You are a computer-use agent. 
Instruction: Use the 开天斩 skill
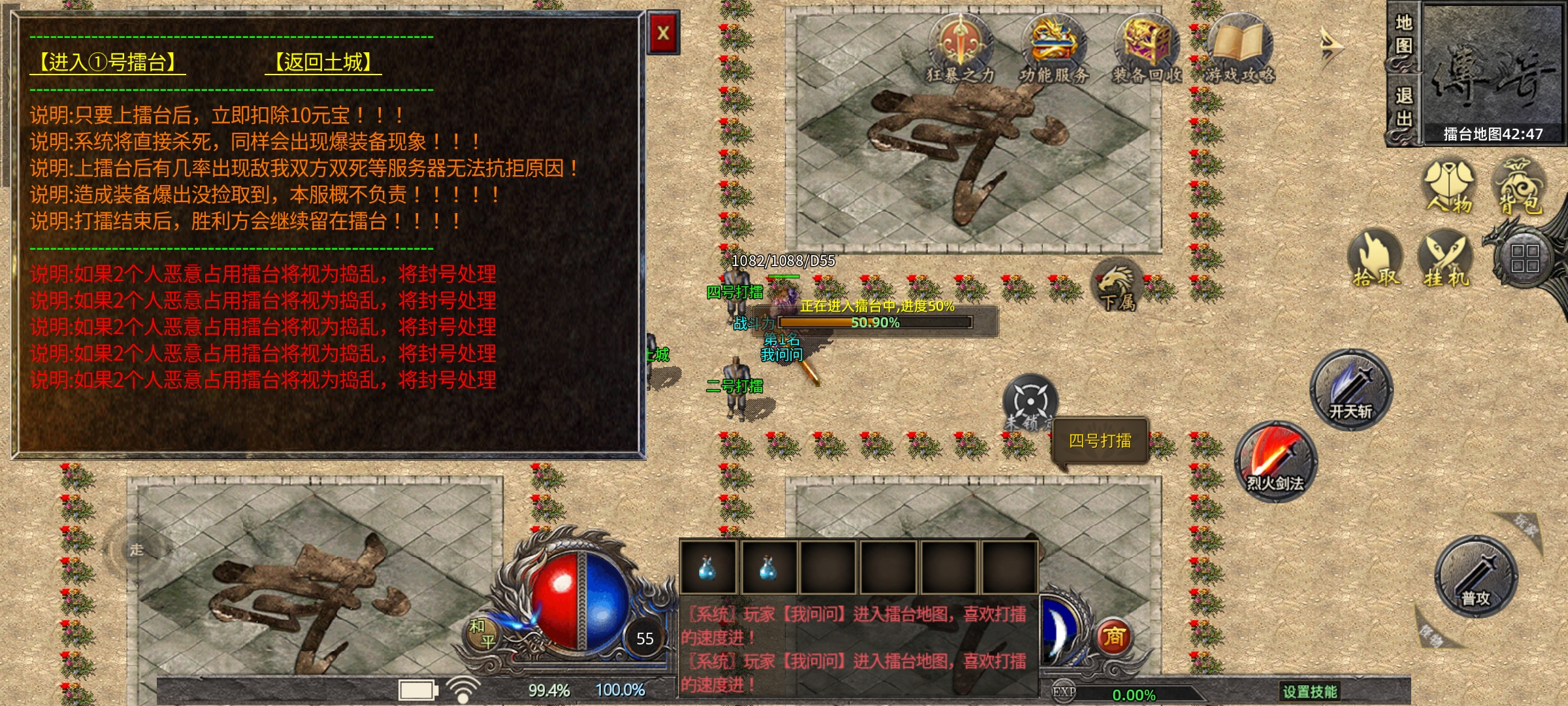[x=1351, y=390]
